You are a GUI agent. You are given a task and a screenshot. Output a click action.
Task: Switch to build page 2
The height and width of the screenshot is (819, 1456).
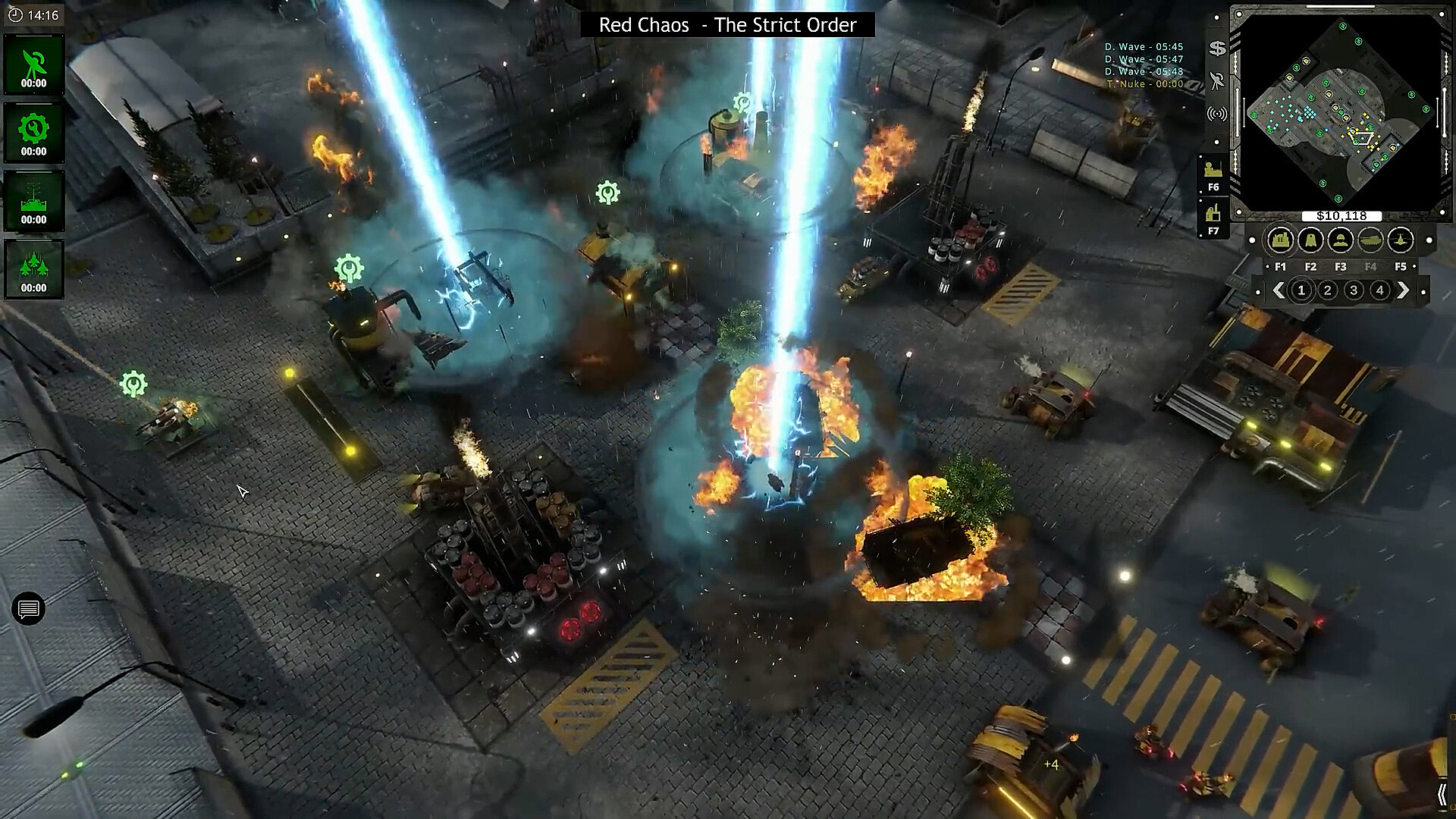pyautogui.click(x=1327, y=290)
